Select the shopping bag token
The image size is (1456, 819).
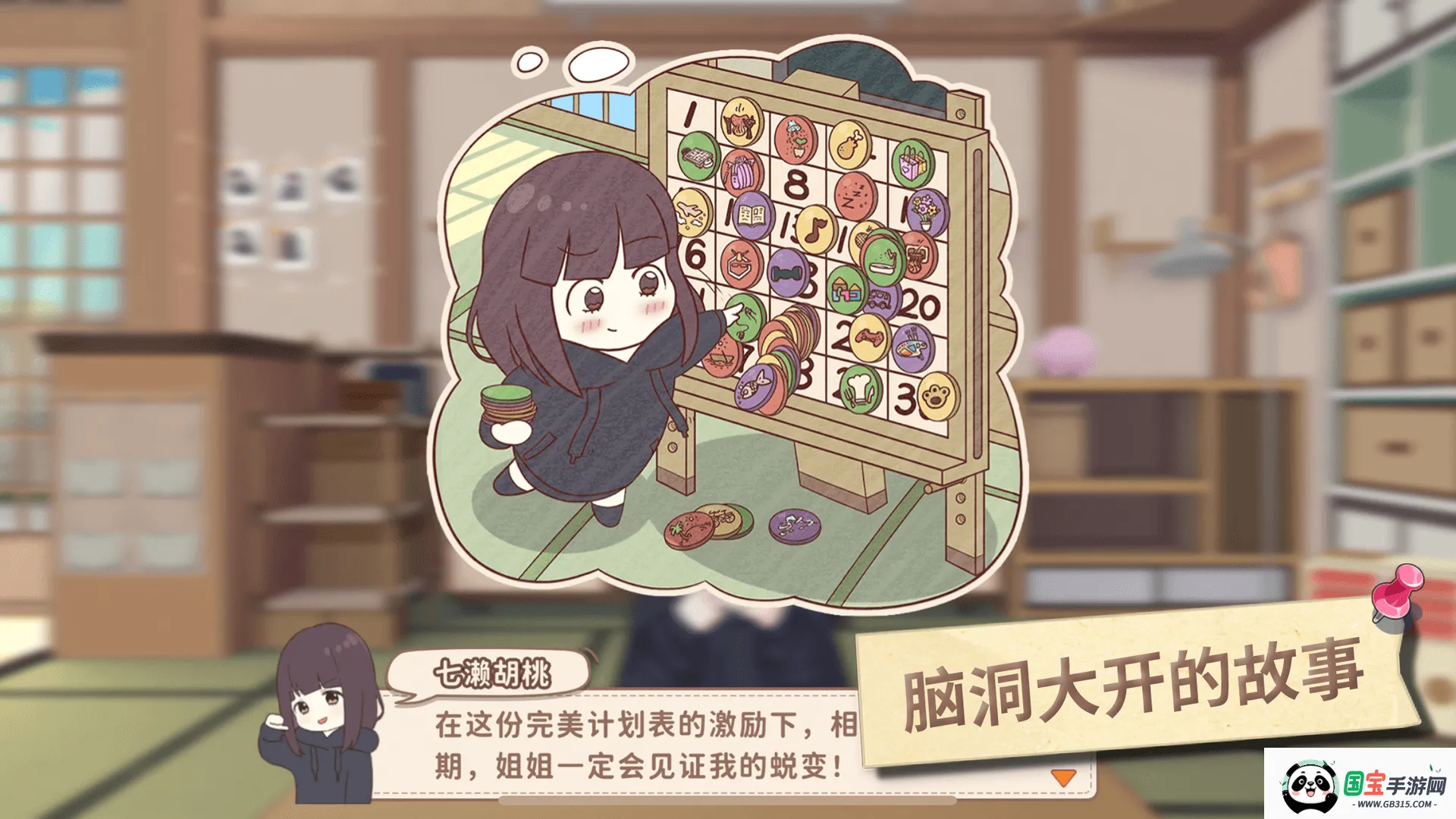(912, 162)
